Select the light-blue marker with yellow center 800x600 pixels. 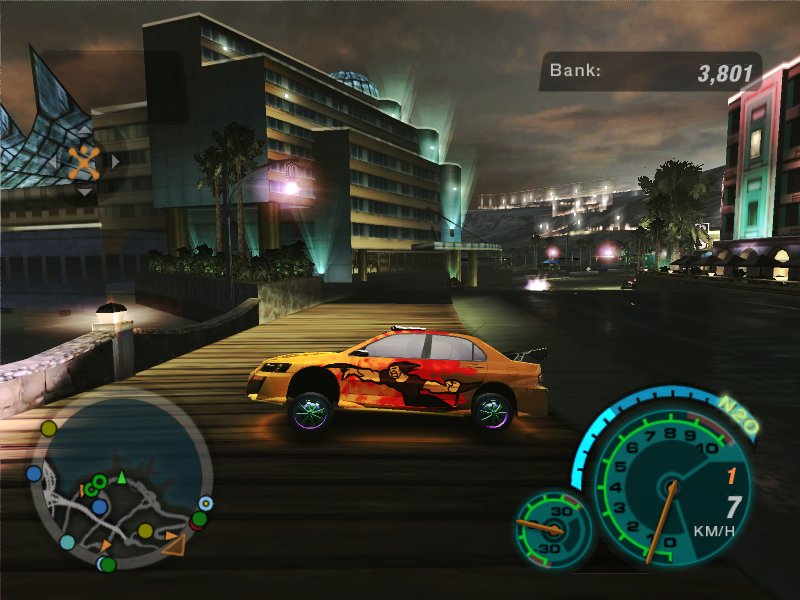tap(206, 503)
